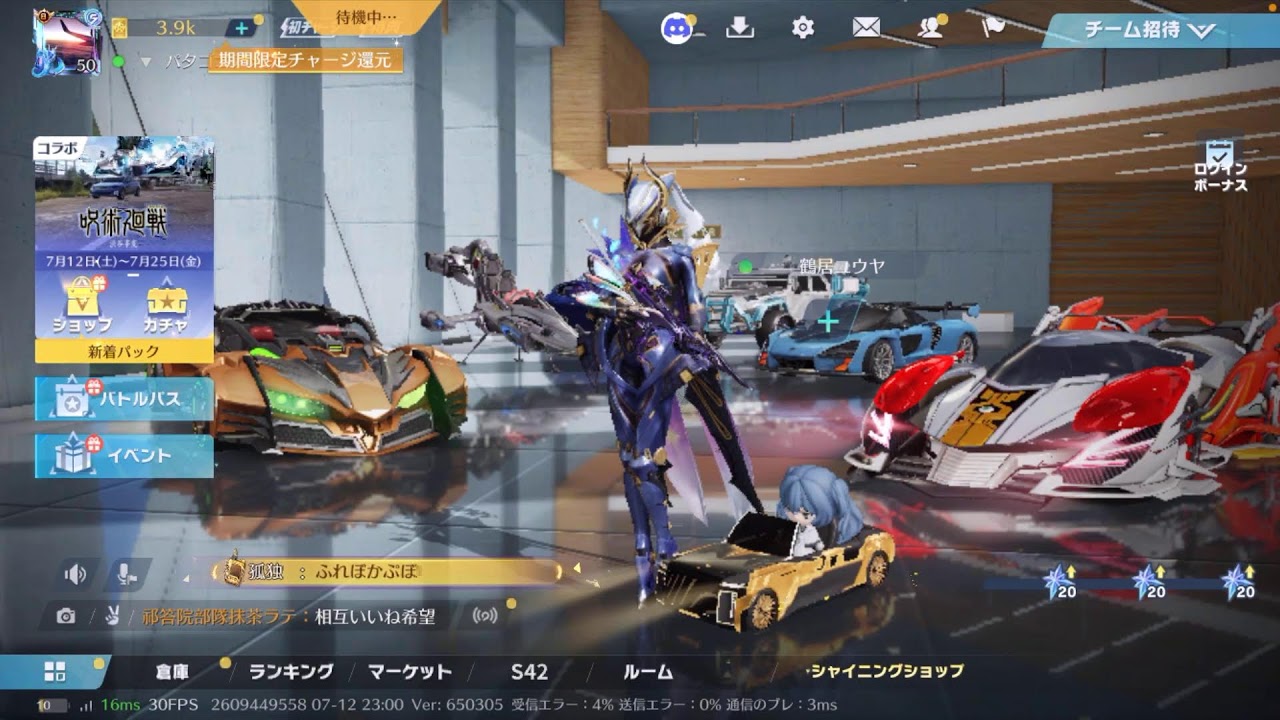Claim the ログインボーナス
Screen dimensions: 1280x720
pos(1220,167)
